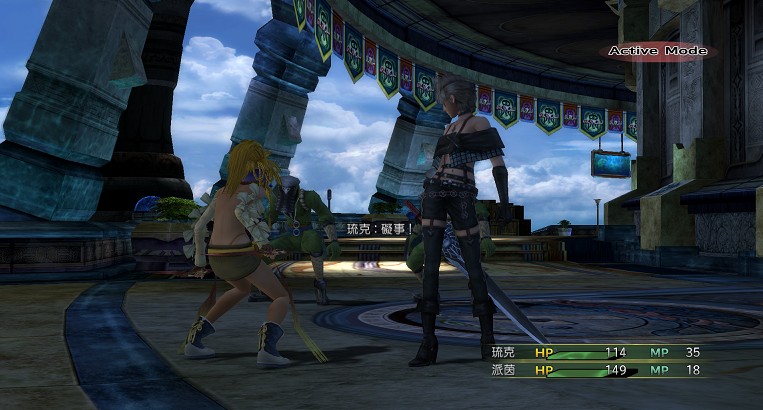
Task: Select party member 派茵 in the status list
Action: [x=502, y=370]
